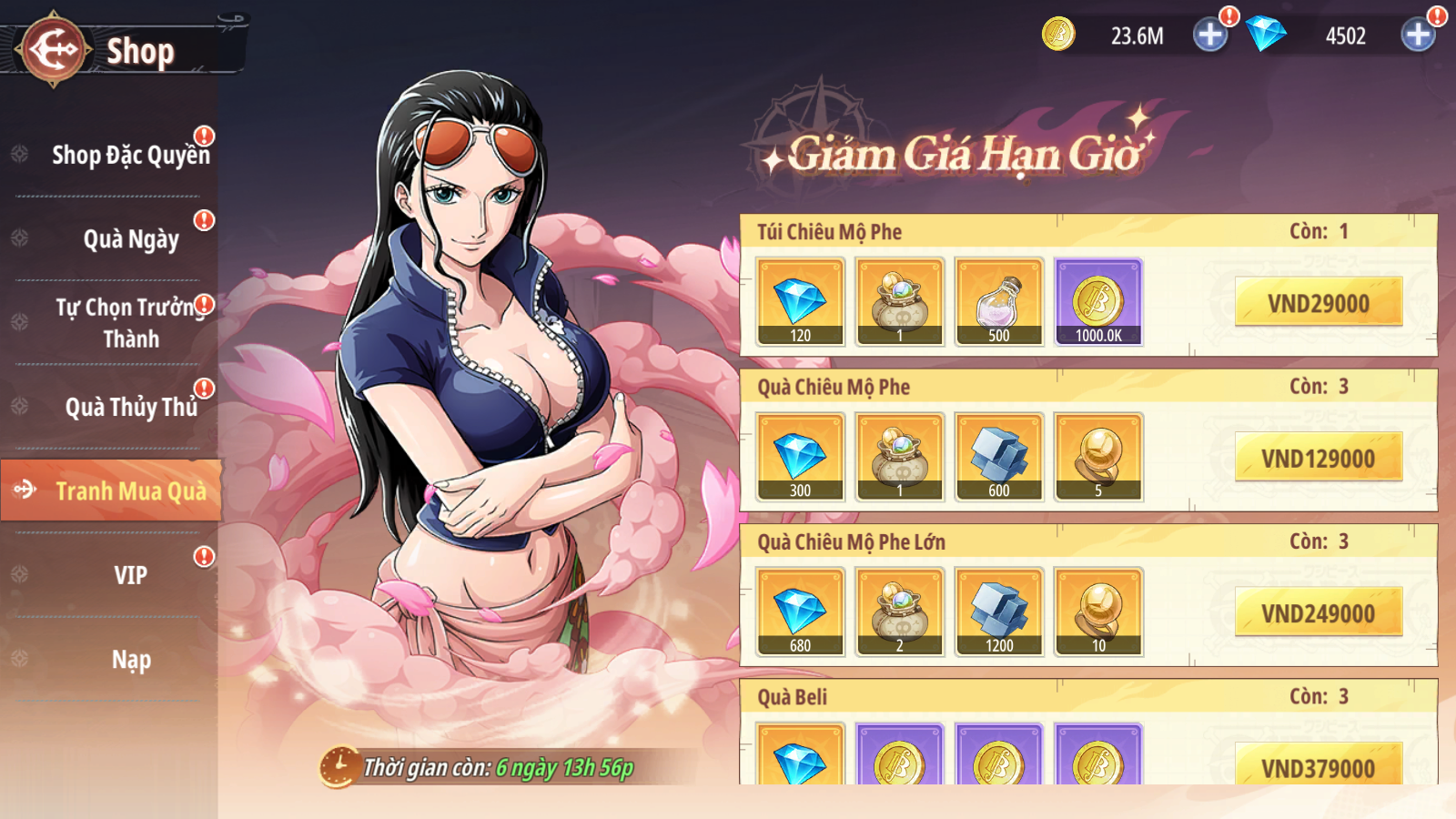Add more gold Beli coins
This screenshot has height=819, width=1456.
pyautogui.click(x=1210, y=35)
